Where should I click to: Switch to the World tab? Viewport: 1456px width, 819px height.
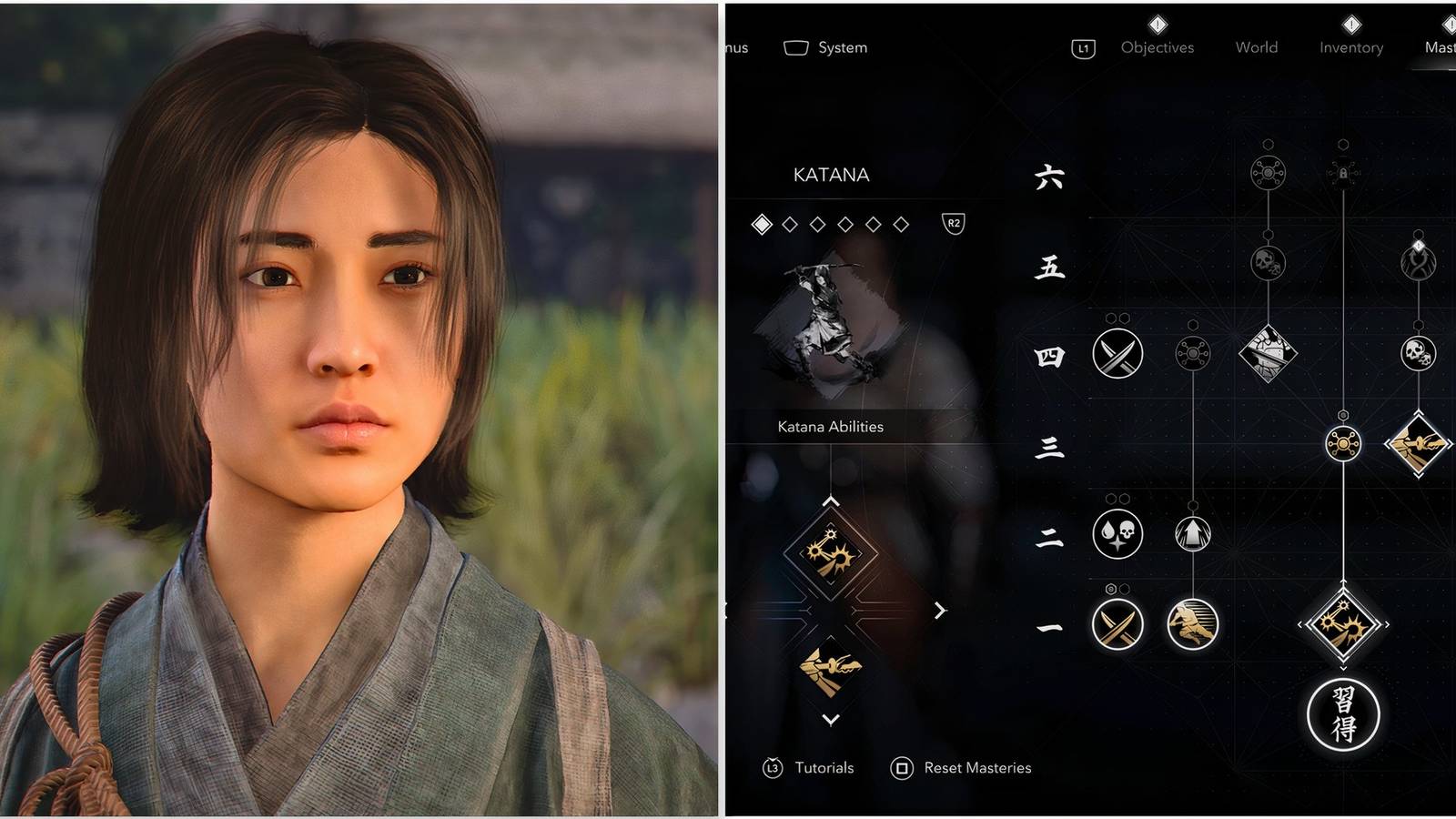coord(1255,47)
